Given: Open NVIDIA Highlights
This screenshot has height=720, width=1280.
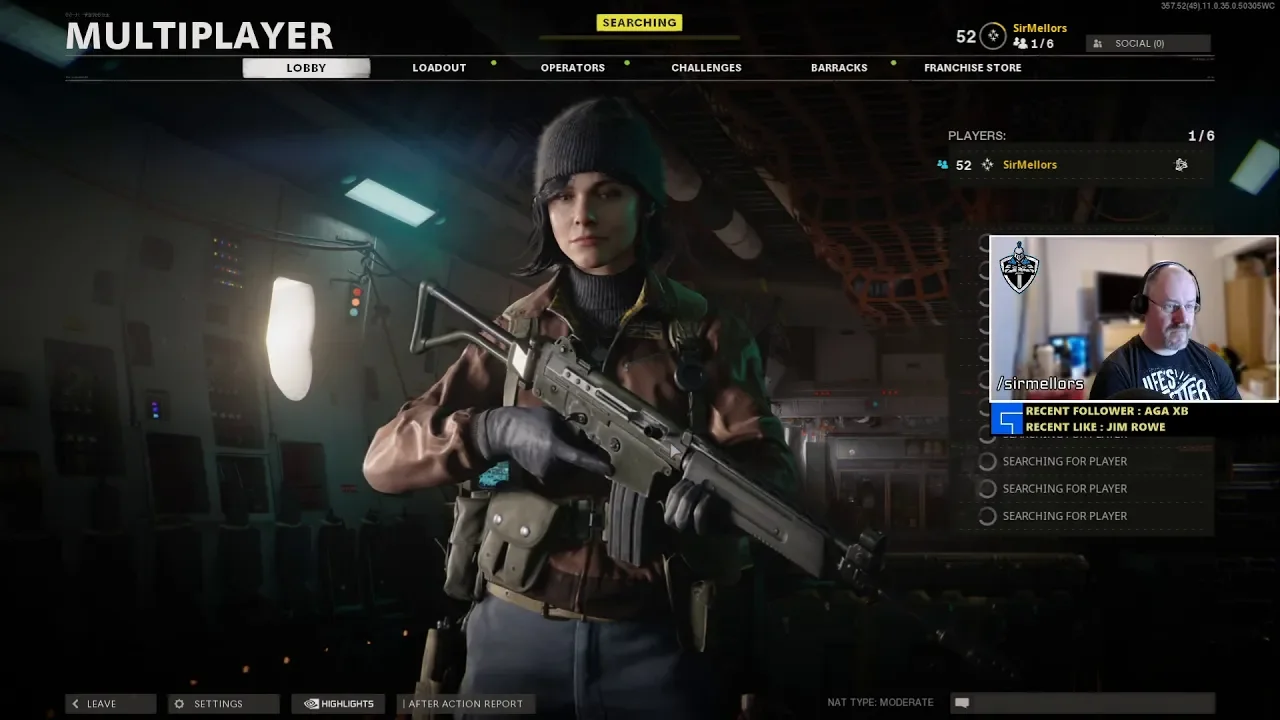Looking at the screenshot, I should point(339,704).
